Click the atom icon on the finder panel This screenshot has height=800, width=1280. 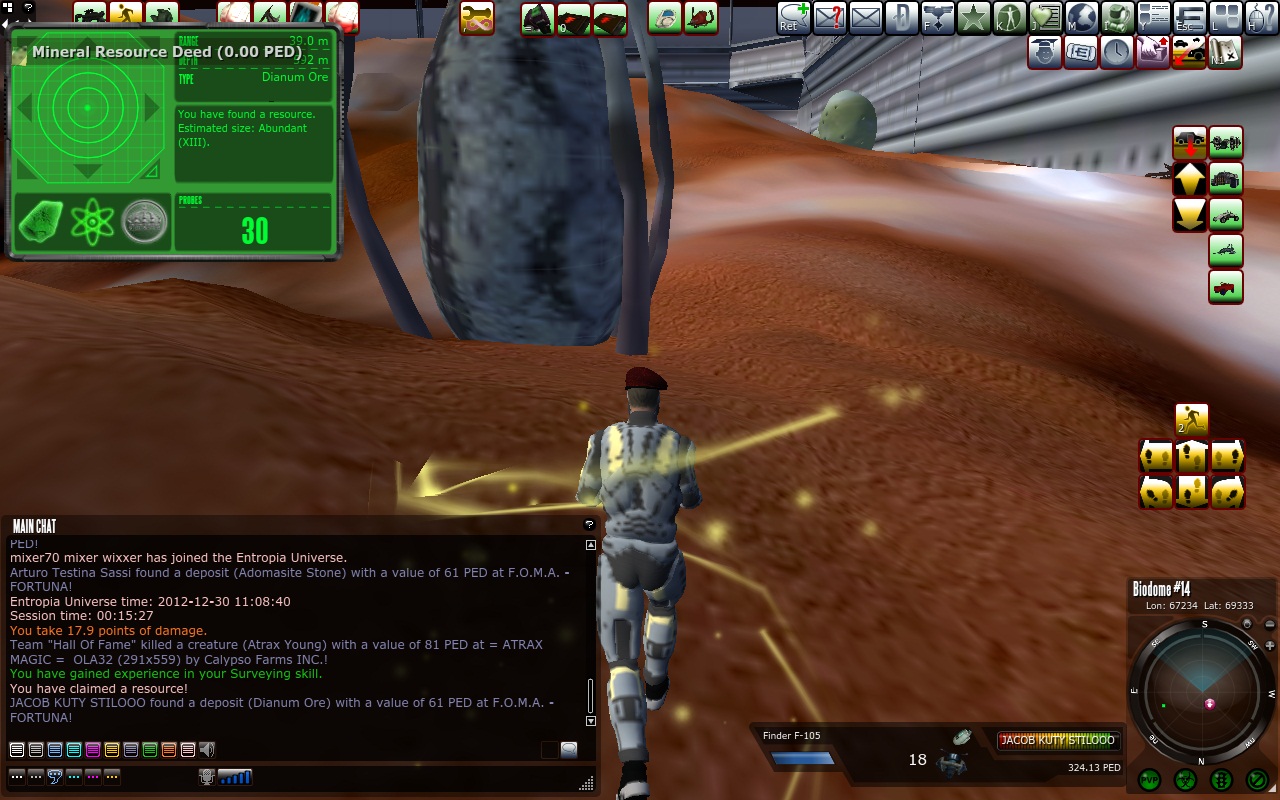[x=92, y=221]
